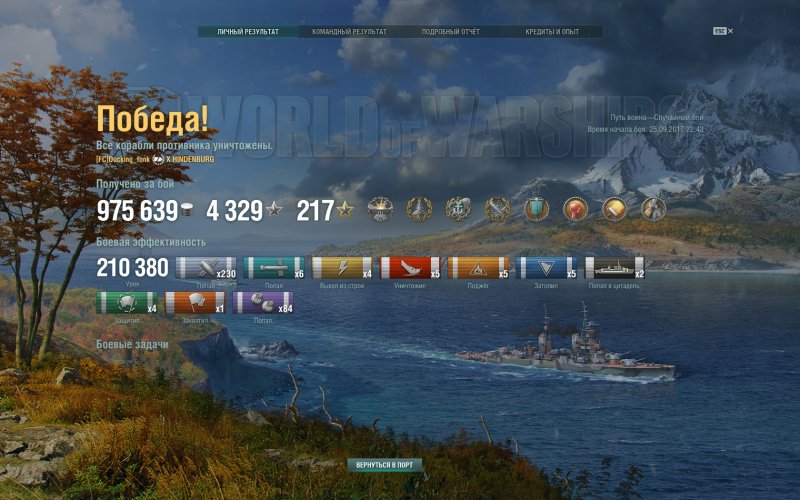
Task: Click the blue Затопил flooding ribbon
Action: click(x=547, y=268)
